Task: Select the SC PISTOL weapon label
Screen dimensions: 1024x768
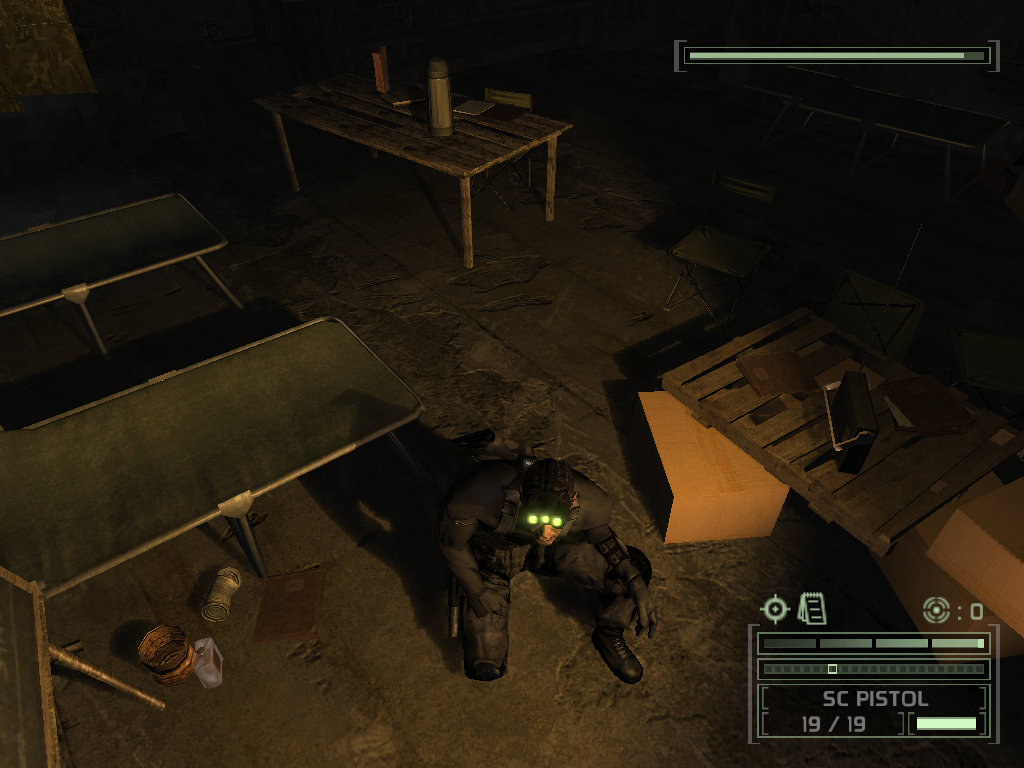Action: click(x=875, y=698)
